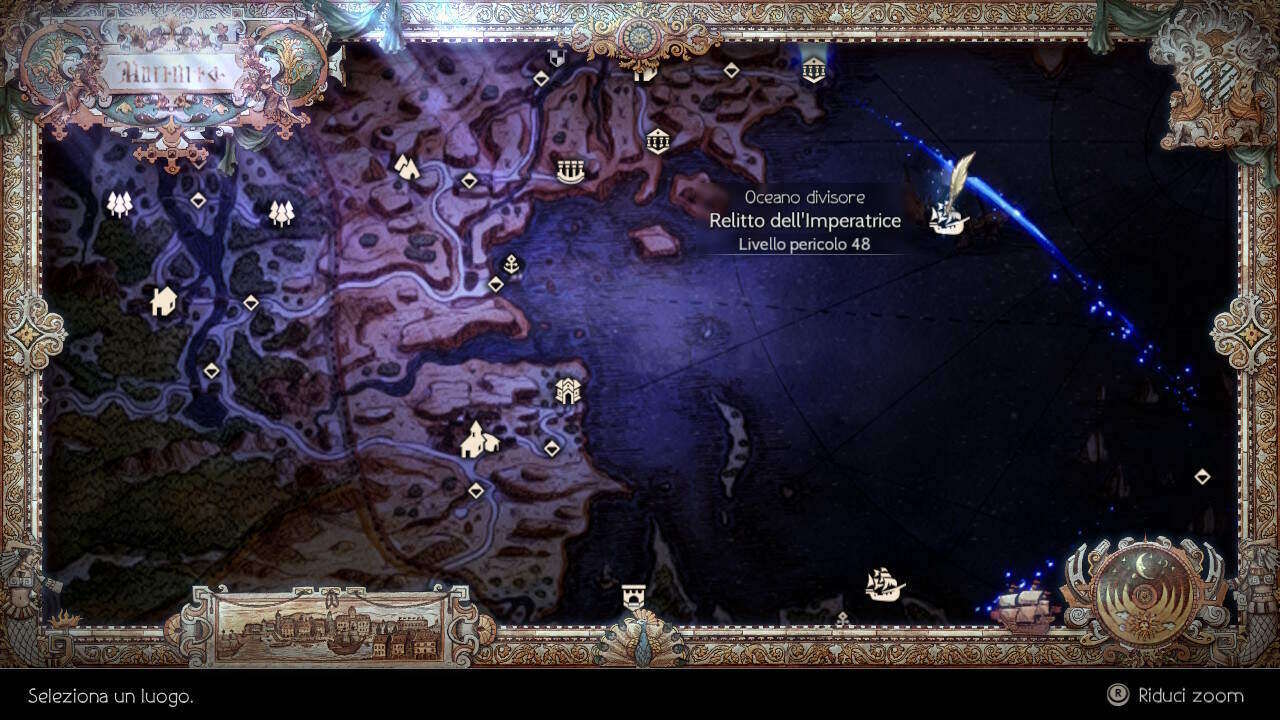Select the pine forest icon on the western edge

click(x=118, y=203)
